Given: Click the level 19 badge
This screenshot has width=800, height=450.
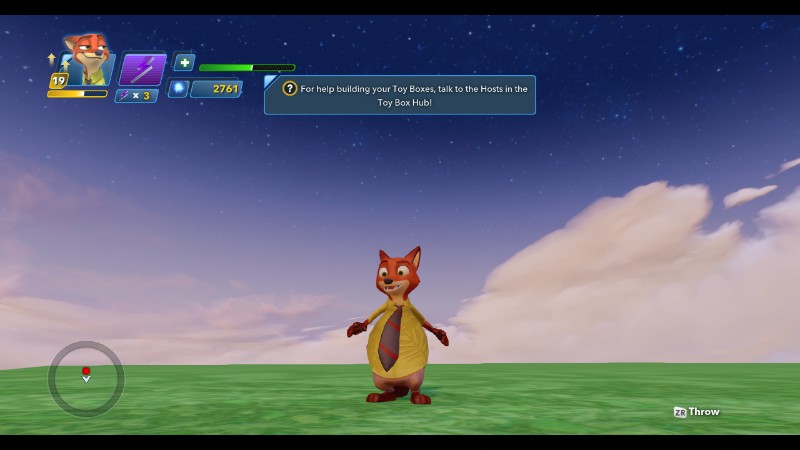Looking at the screenshot, I should 58,81.
